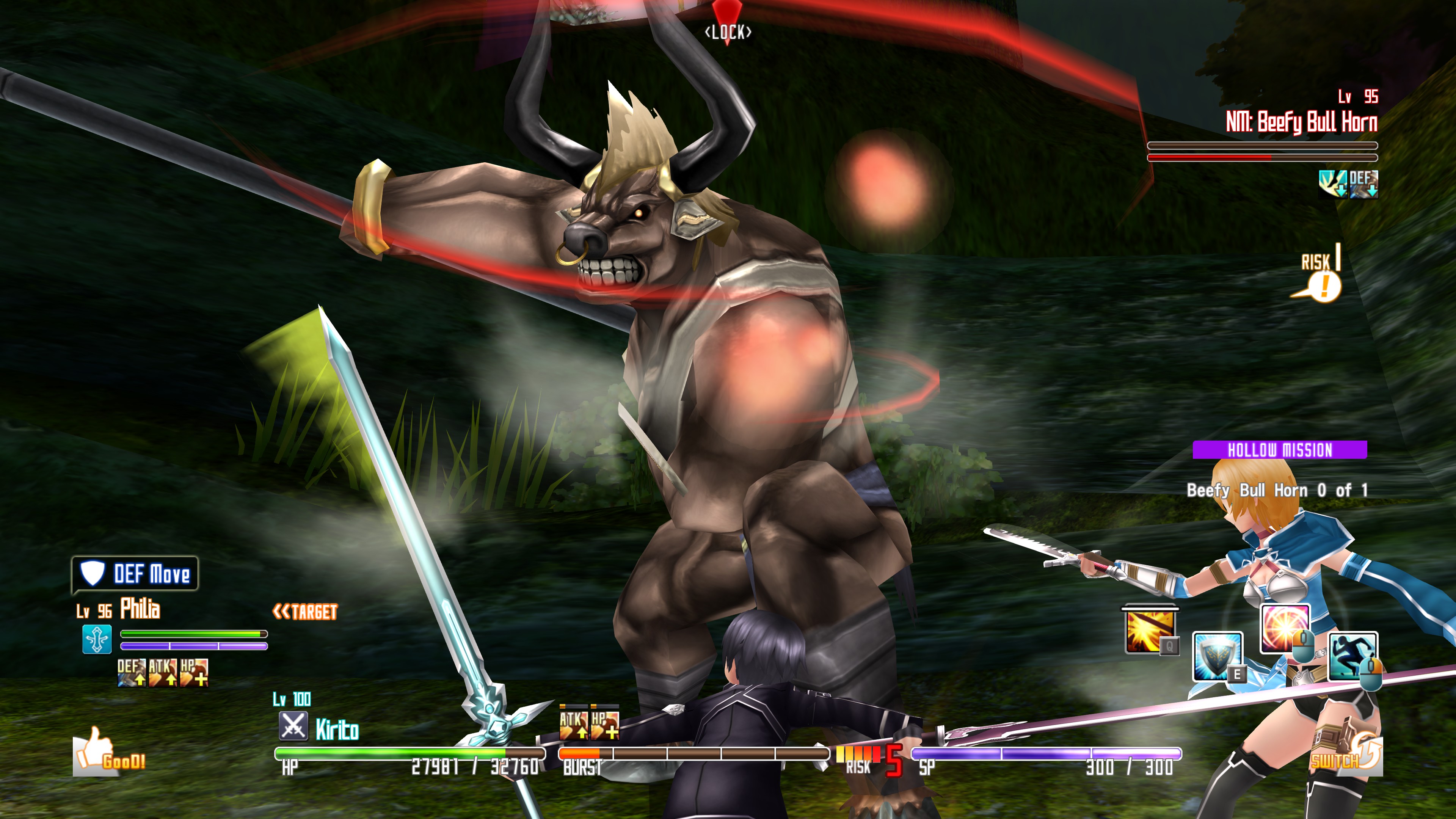Inspect Kirito's ATK up buff icon

573,724
